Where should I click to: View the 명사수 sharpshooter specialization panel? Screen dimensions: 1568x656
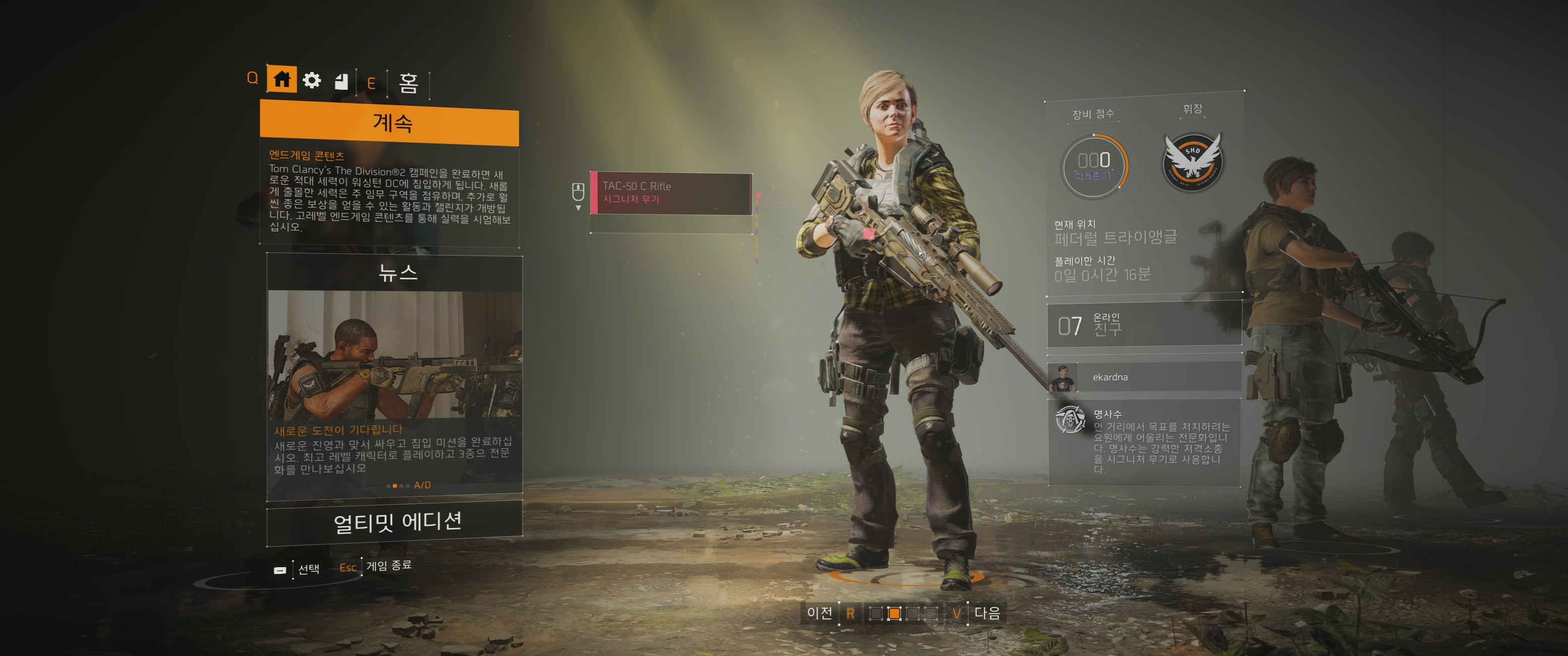pos(1143,442)
